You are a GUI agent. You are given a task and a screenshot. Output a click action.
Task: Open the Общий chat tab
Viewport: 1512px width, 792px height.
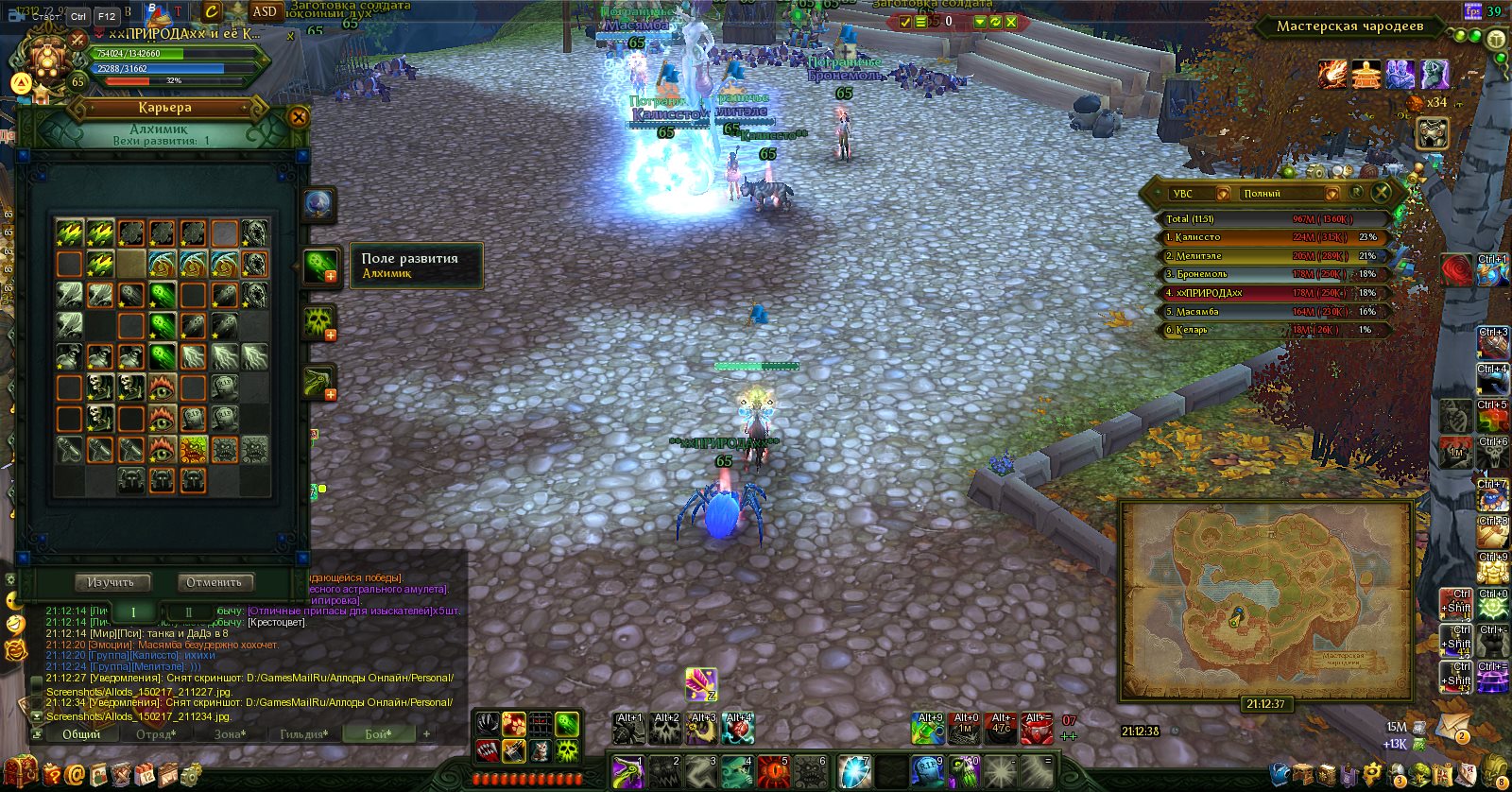coord(81,734)
